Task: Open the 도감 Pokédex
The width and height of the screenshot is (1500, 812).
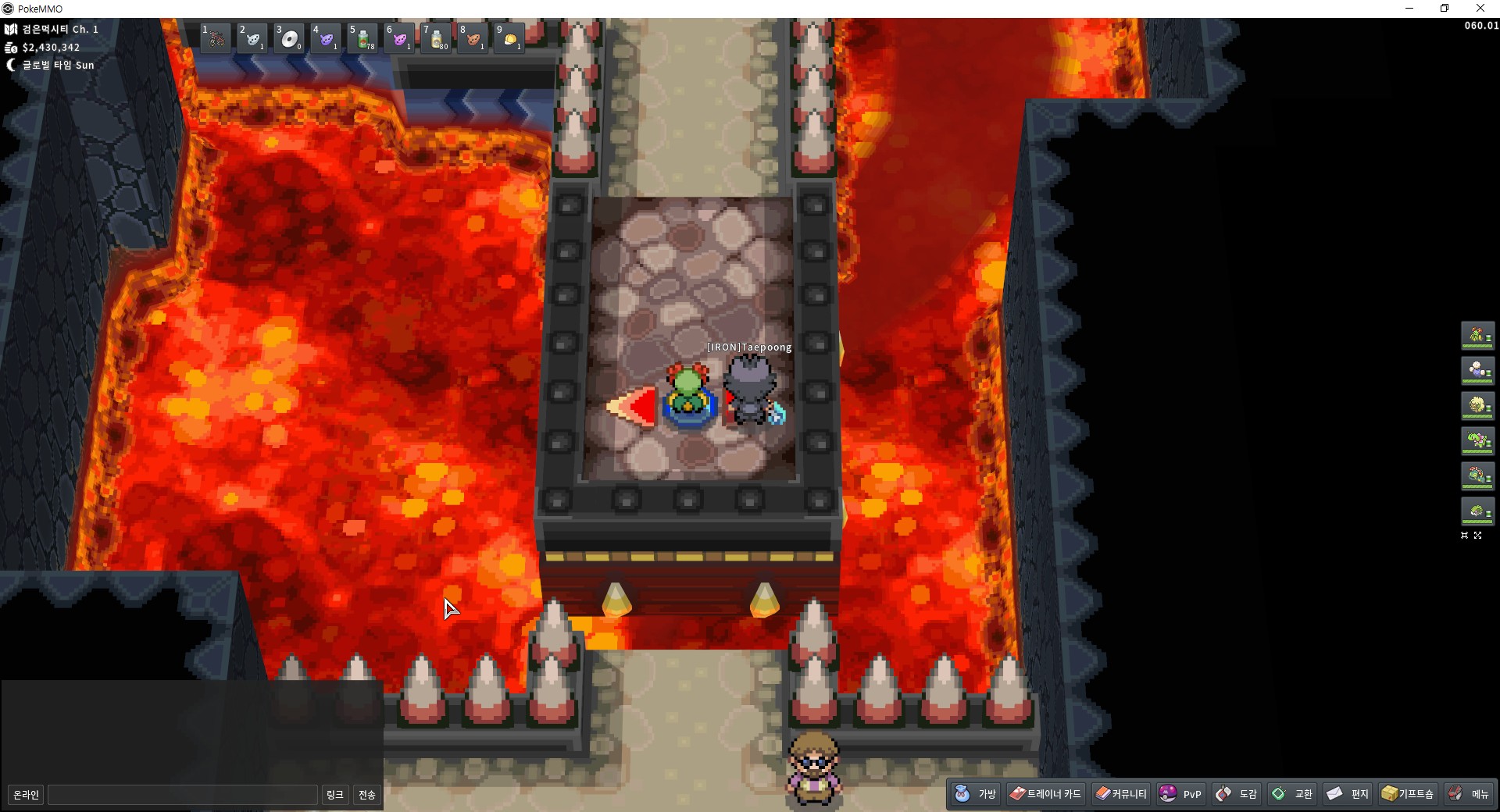Action: tap(1237, 794)
